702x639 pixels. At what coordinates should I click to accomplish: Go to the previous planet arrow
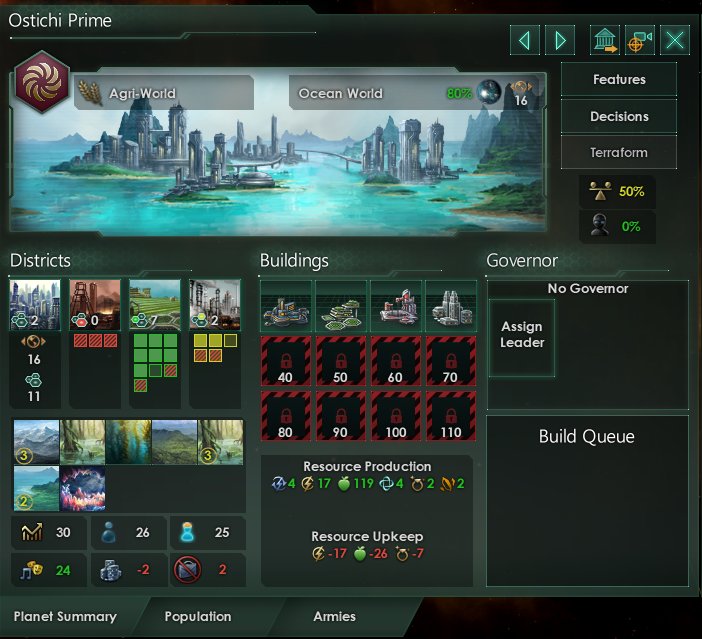click(524, 40)
